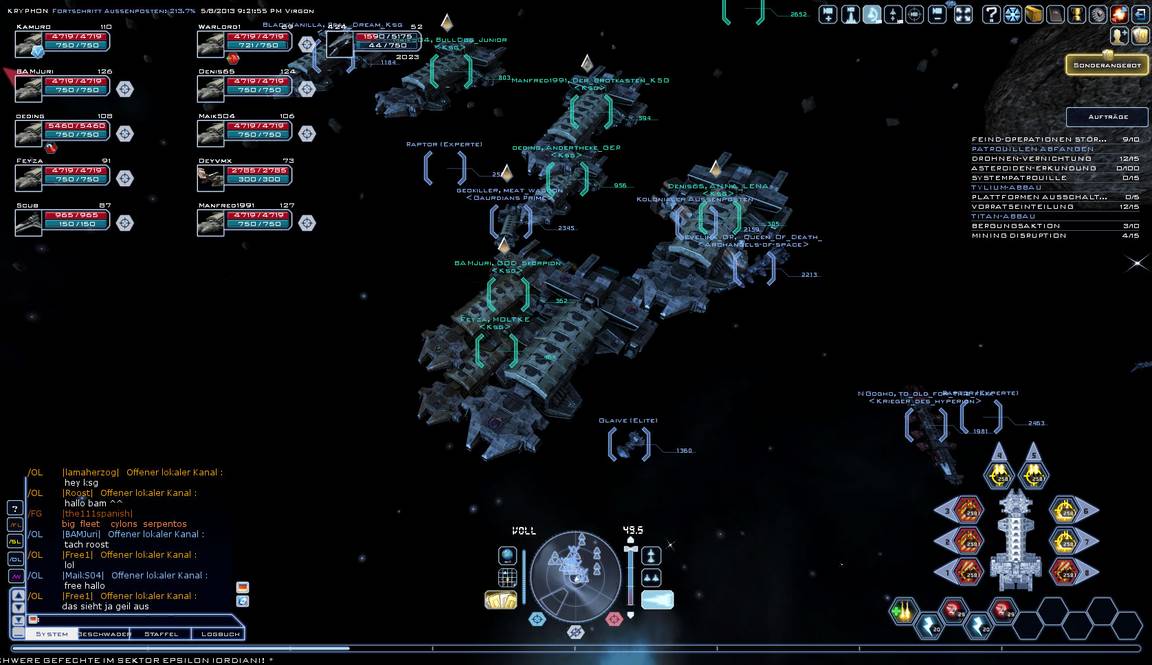Open the golden crate shop icon
Image resolution: width=1152 pixels, height=665 pixels.
[1034, 14]
